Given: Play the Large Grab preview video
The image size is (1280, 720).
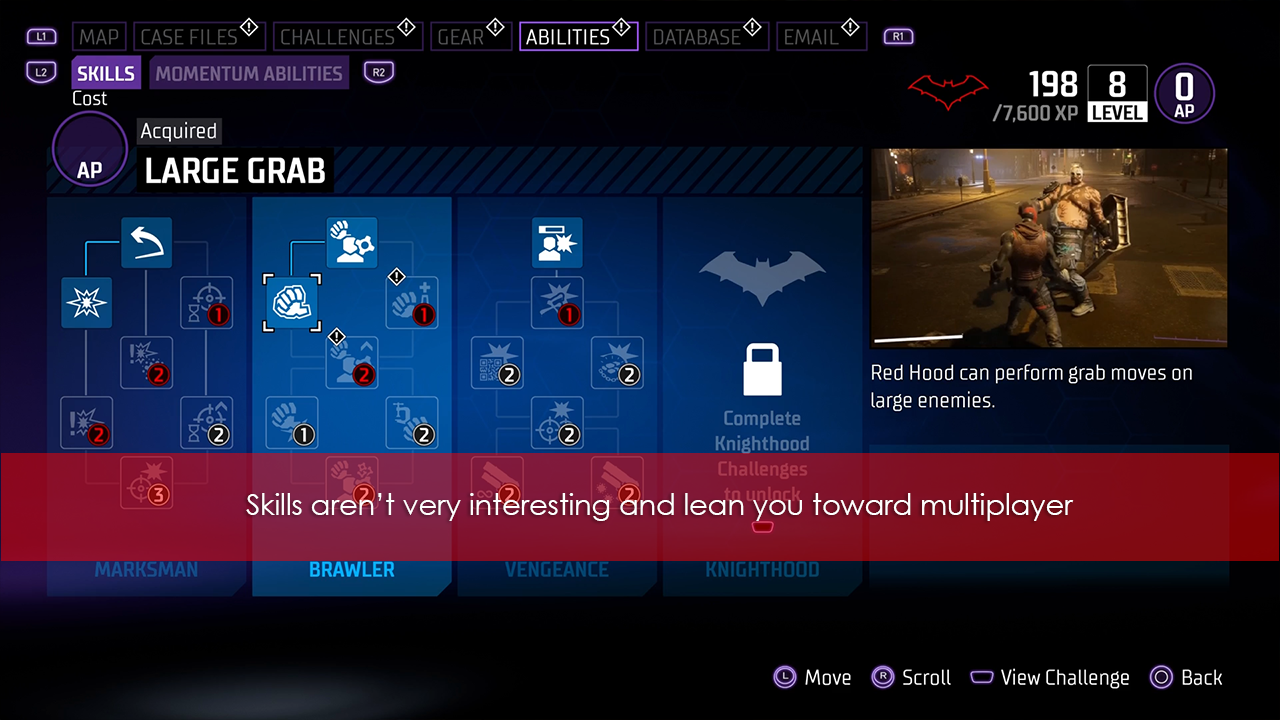Looking at the screenshot, I should tap(1049, 248).
